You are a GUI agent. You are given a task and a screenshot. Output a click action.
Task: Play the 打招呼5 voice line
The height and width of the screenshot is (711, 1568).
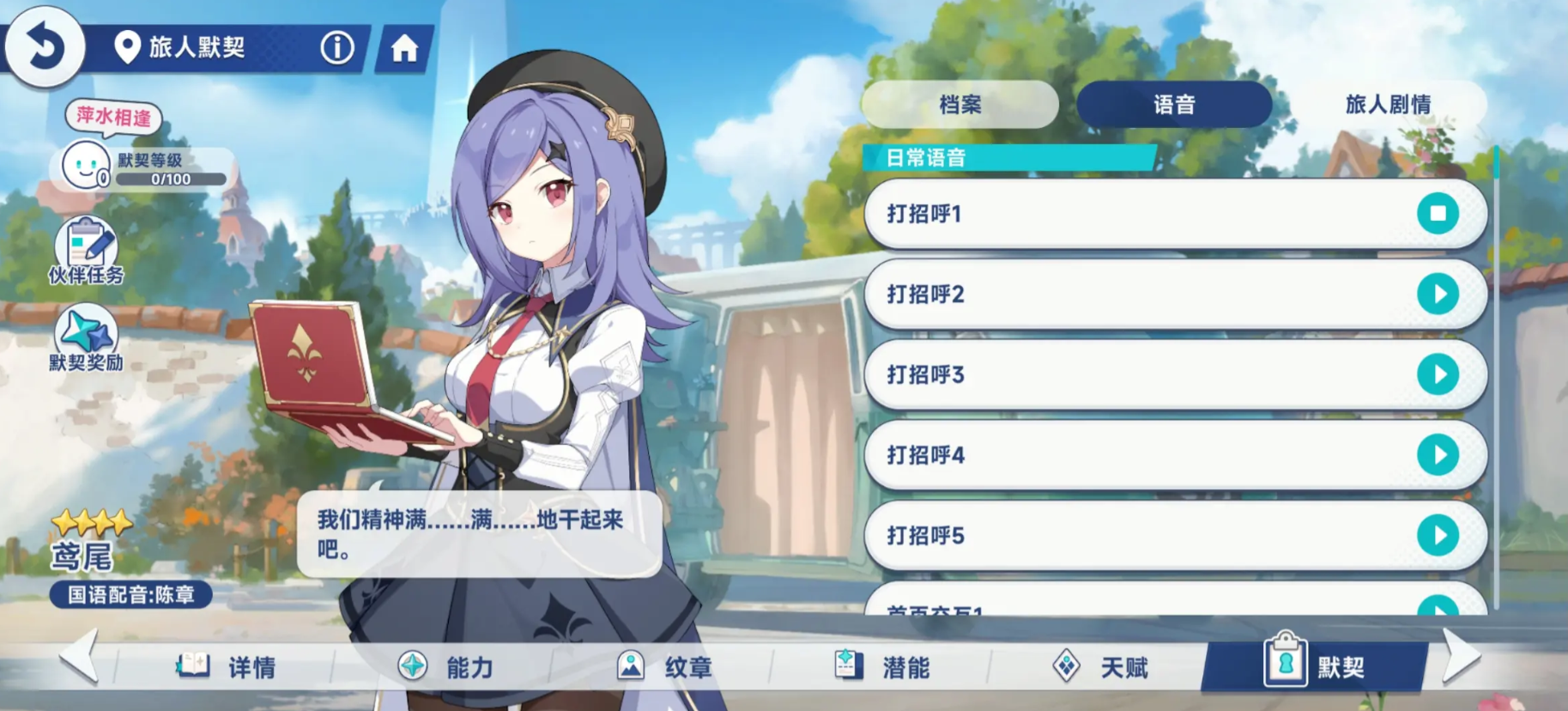pyautogui.click(x=1438, y=535)
